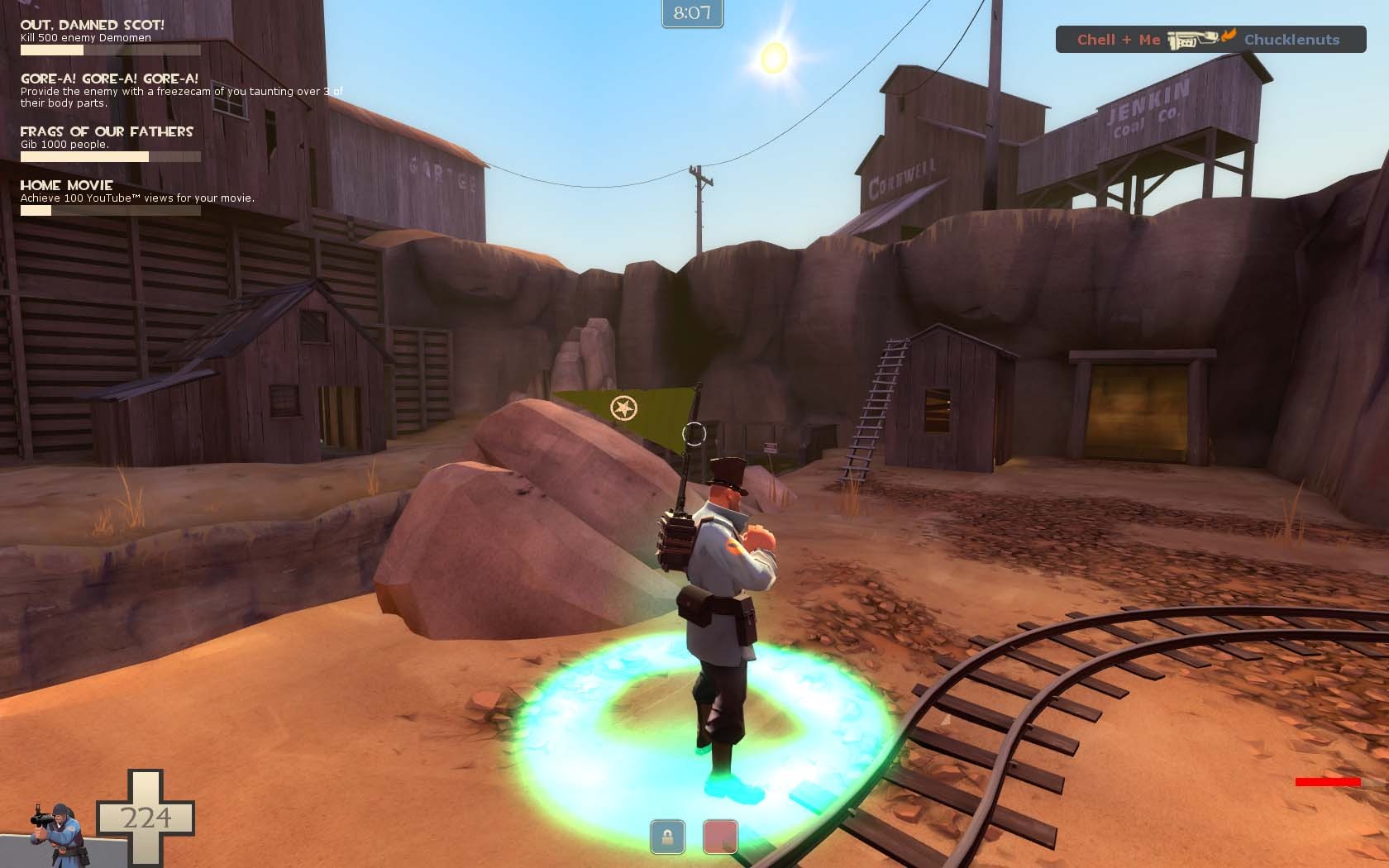The width and height of the screenshot is (1389, 868).
Task: Click the star emblem on the capture flag
Action: [x=624, y=408]
